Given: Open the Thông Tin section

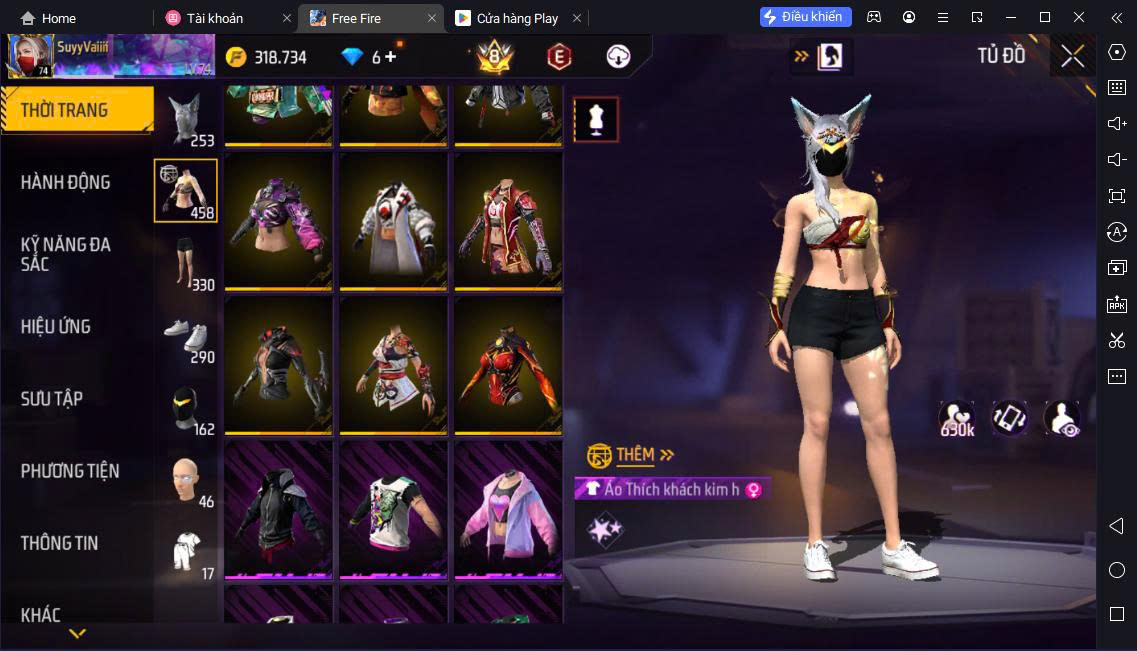Looking at the screenshot, I should 60,543.
